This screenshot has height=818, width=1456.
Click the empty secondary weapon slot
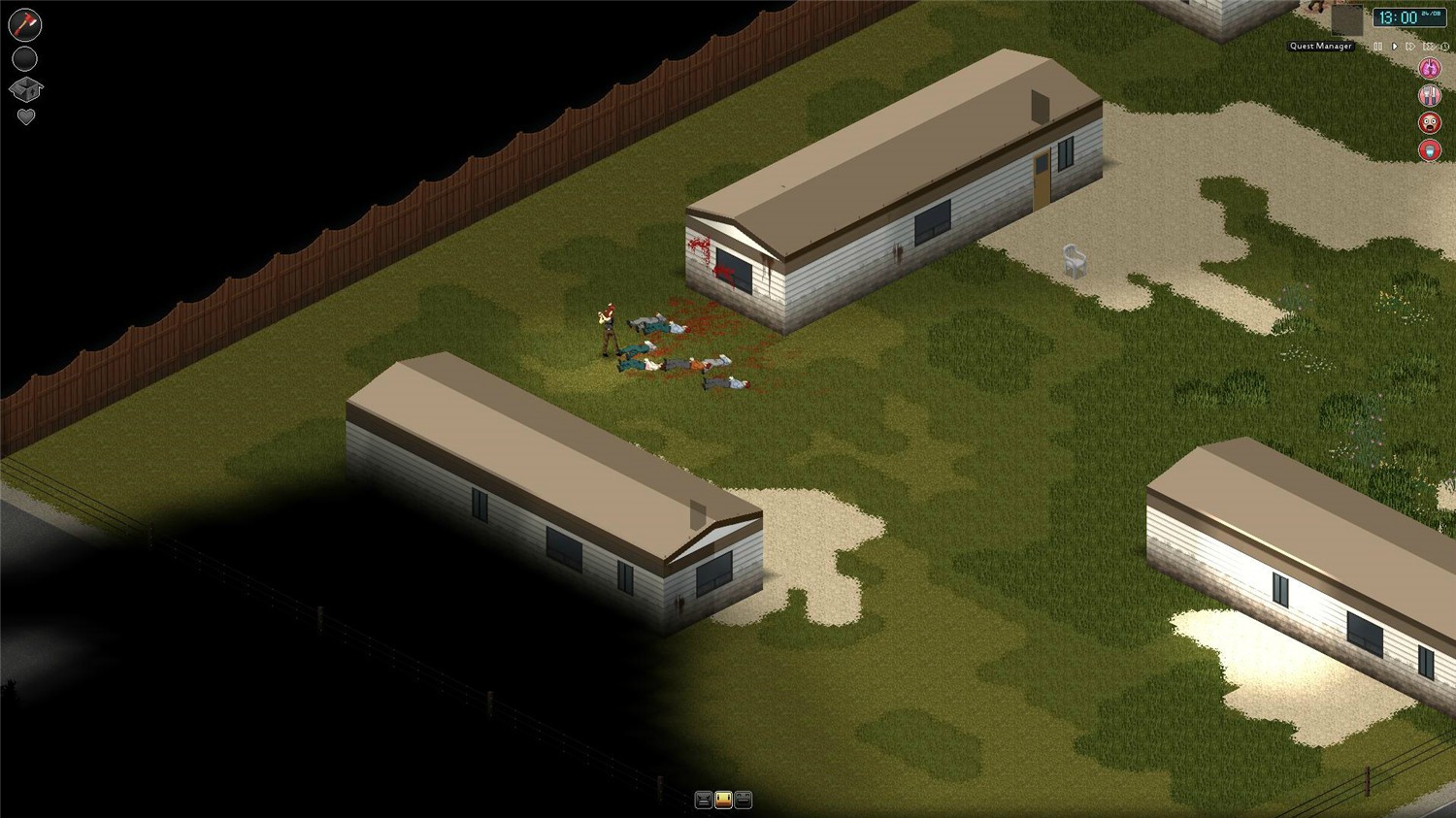coord(23,58)
